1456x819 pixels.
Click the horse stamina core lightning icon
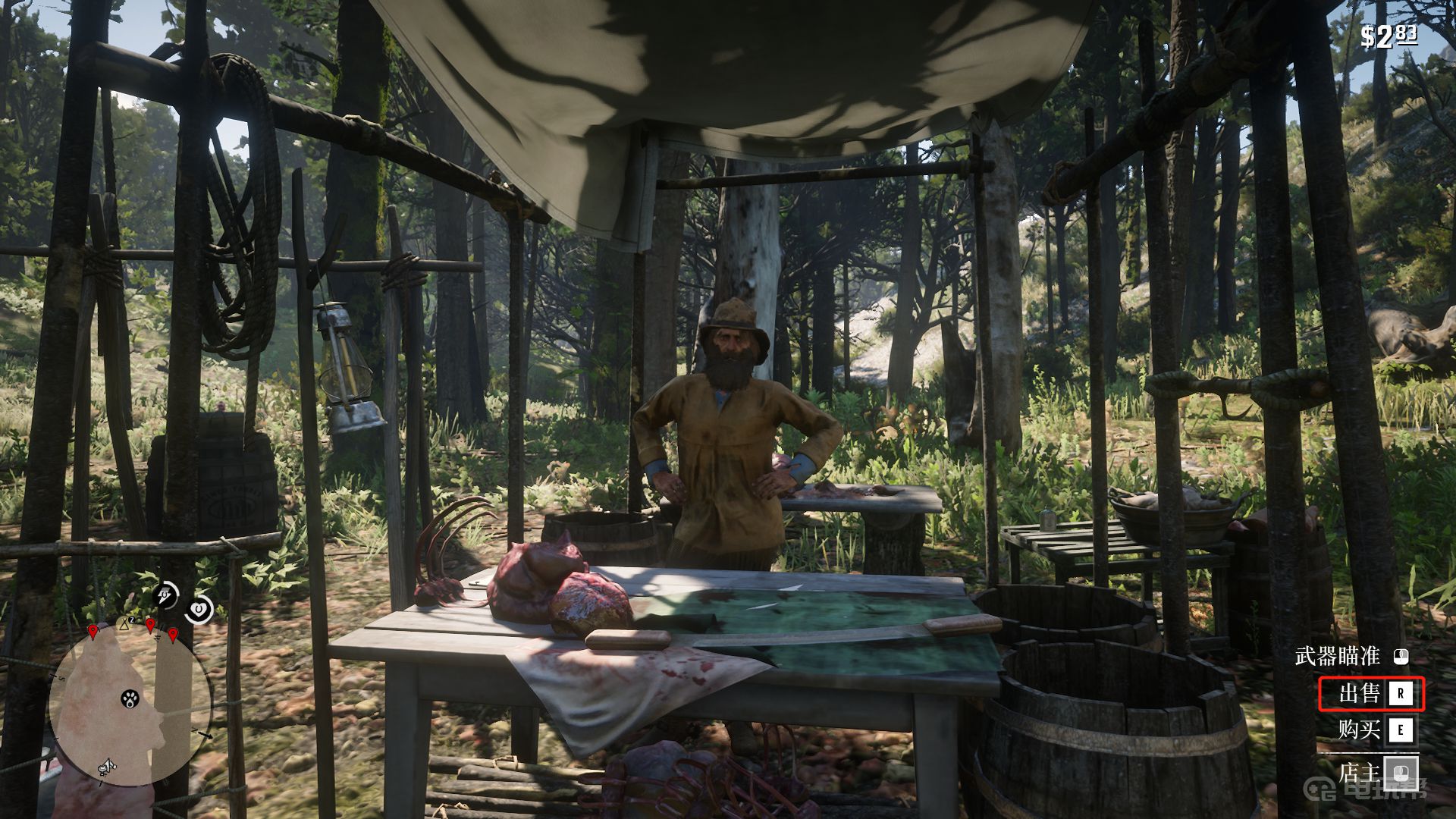coord(165,596)
